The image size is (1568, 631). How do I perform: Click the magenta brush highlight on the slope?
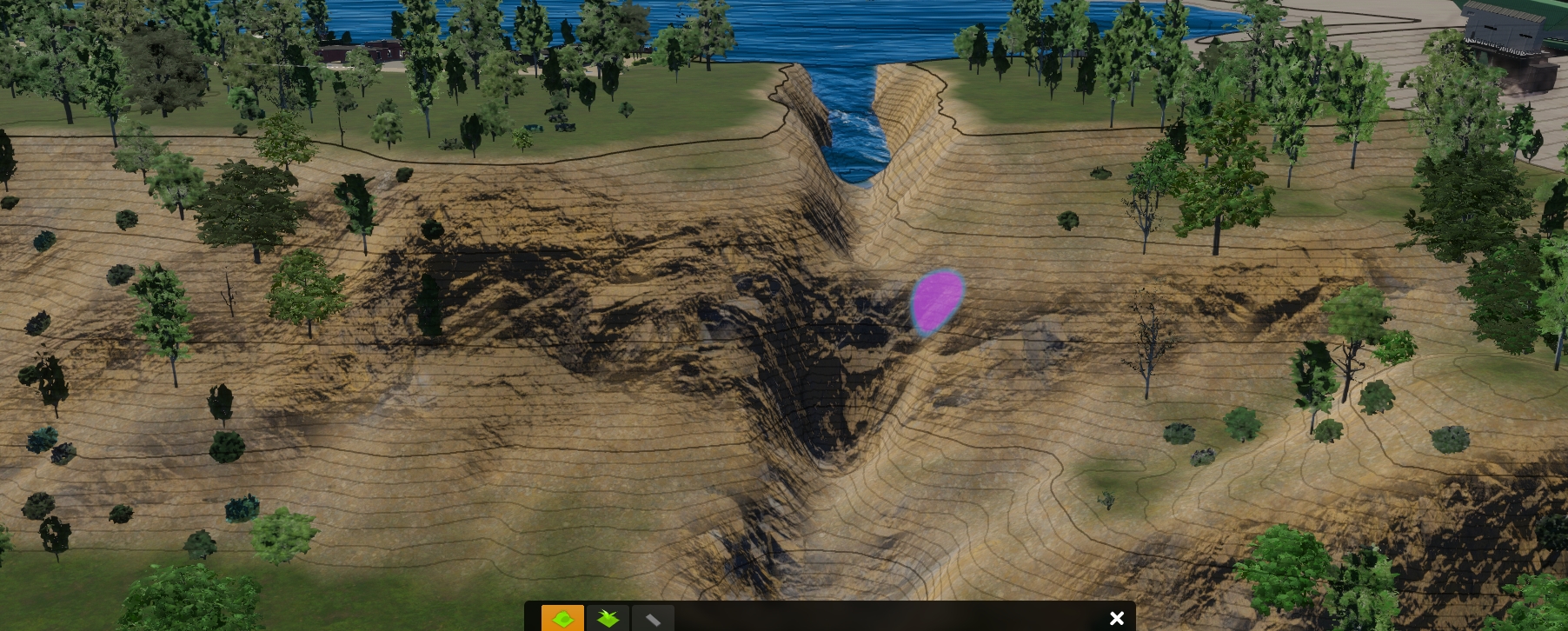pyautogui.click(x=937, y=302)
